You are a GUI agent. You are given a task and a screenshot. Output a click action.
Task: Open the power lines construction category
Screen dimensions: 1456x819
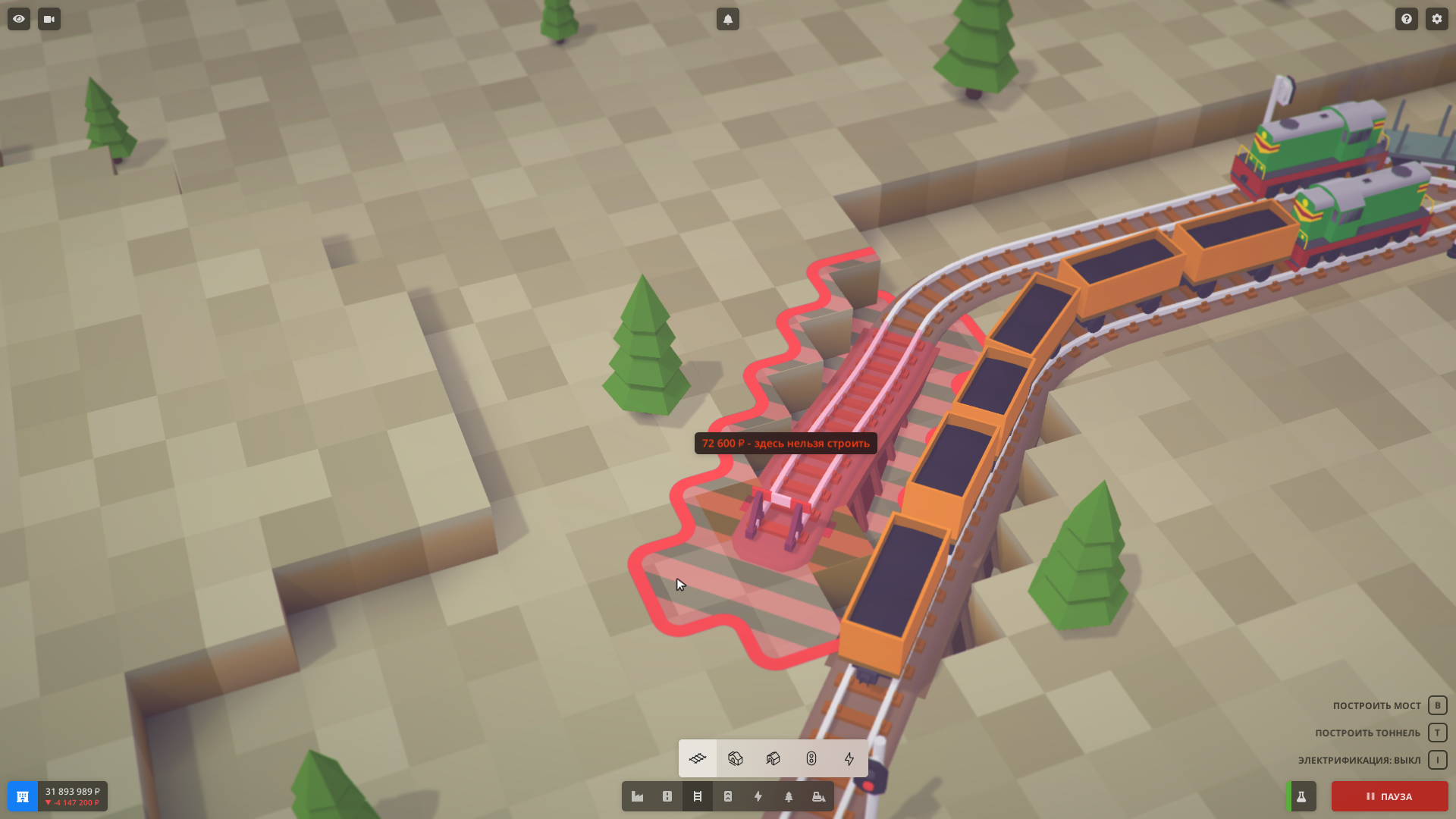(x=758, y=796)
